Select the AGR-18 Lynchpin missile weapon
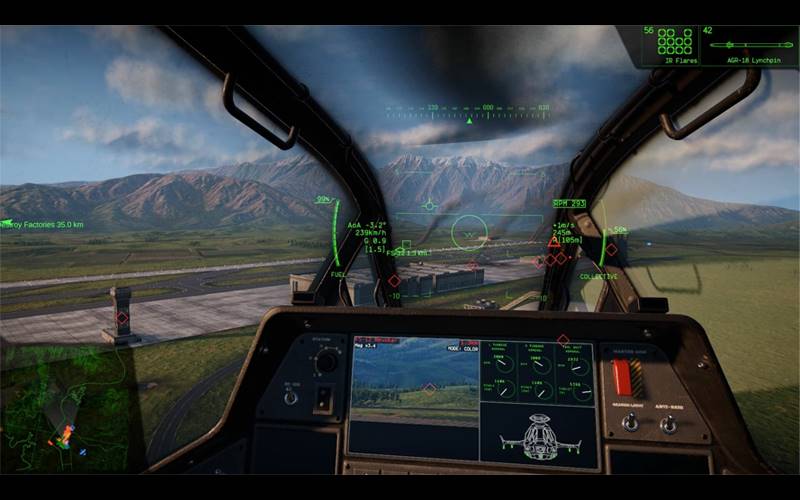800x500 pixels. (748, 46)
